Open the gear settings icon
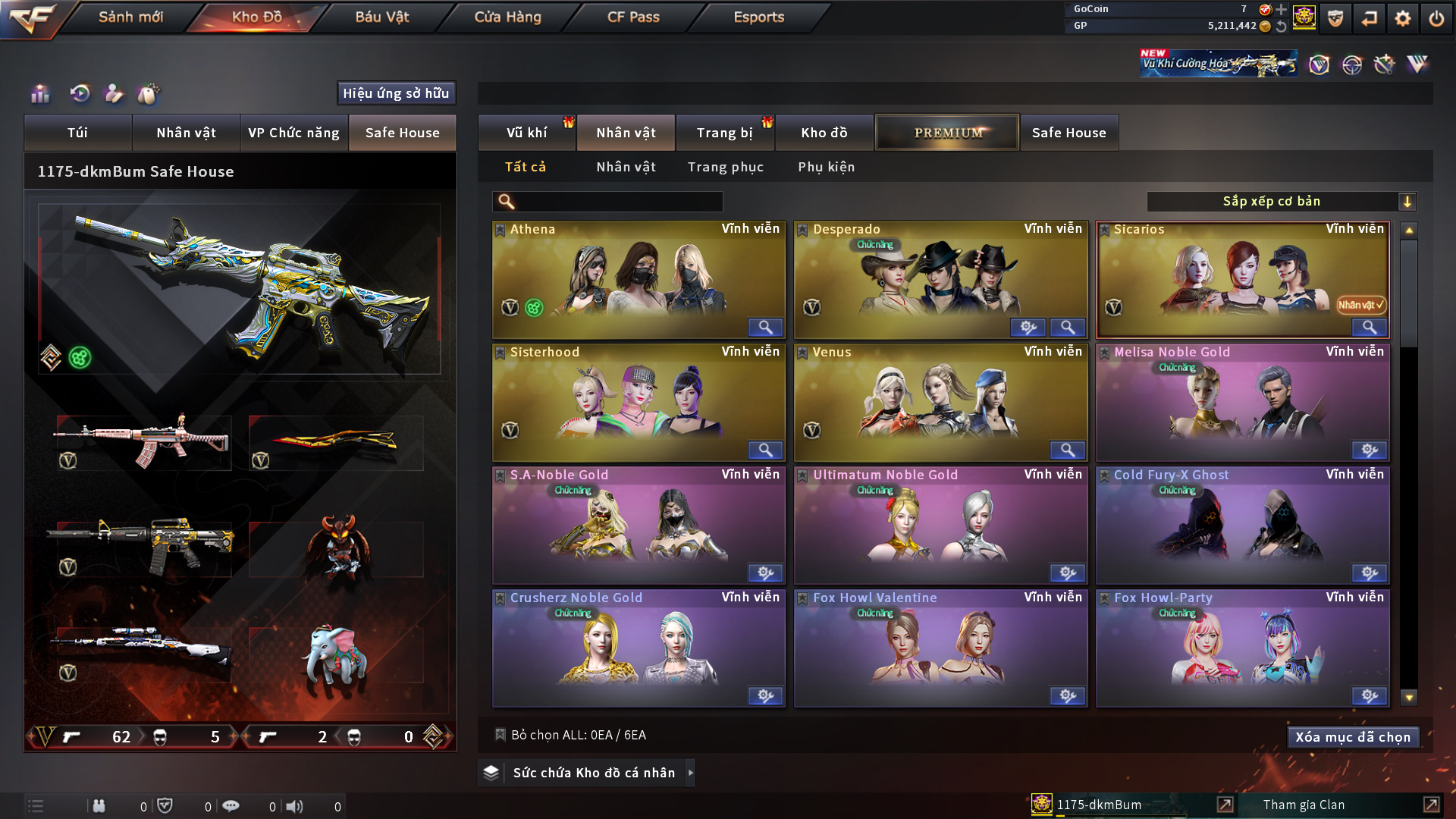Image resolution: width=1456 pixels, height=819 pixels. [x=1402, y=18]
